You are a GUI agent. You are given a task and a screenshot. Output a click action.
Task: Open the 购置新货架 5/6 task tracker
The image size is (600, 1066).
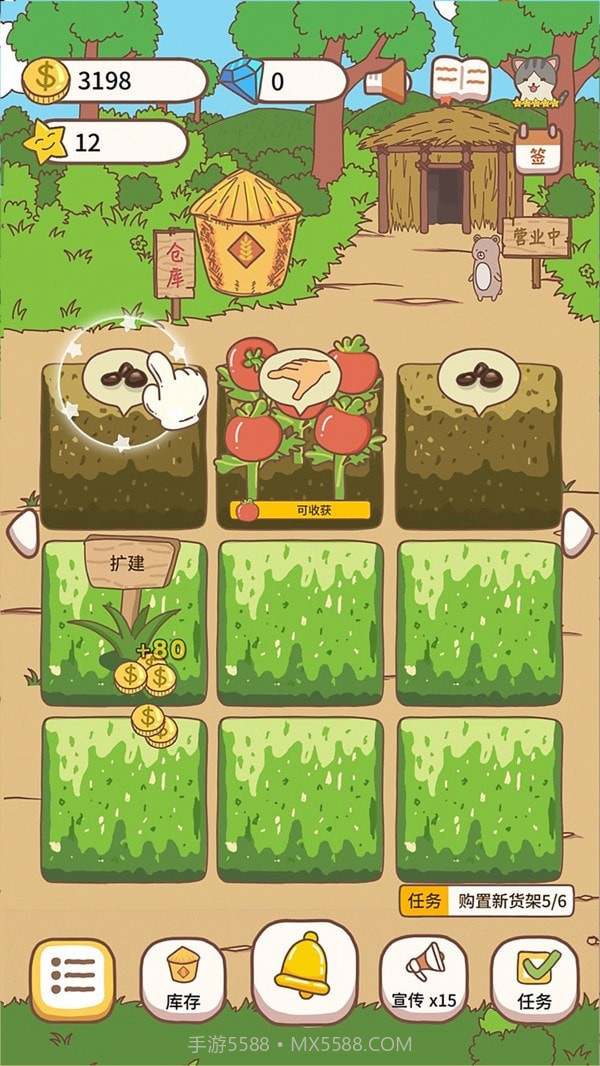pyautogui.click(x=486, y=900)
